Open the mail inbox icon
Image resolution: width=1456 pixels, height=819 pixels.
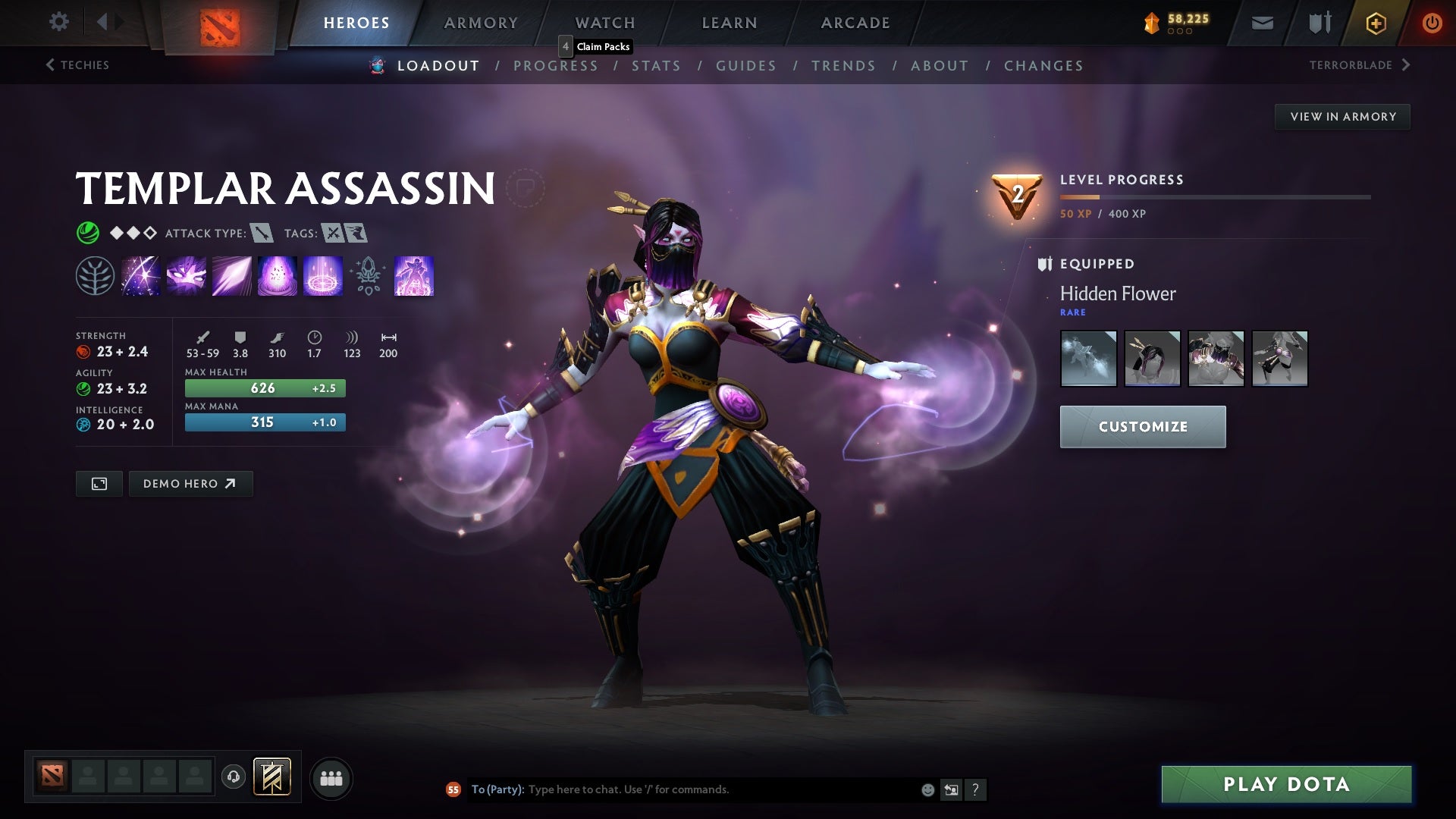click(x=1262, y=22)
